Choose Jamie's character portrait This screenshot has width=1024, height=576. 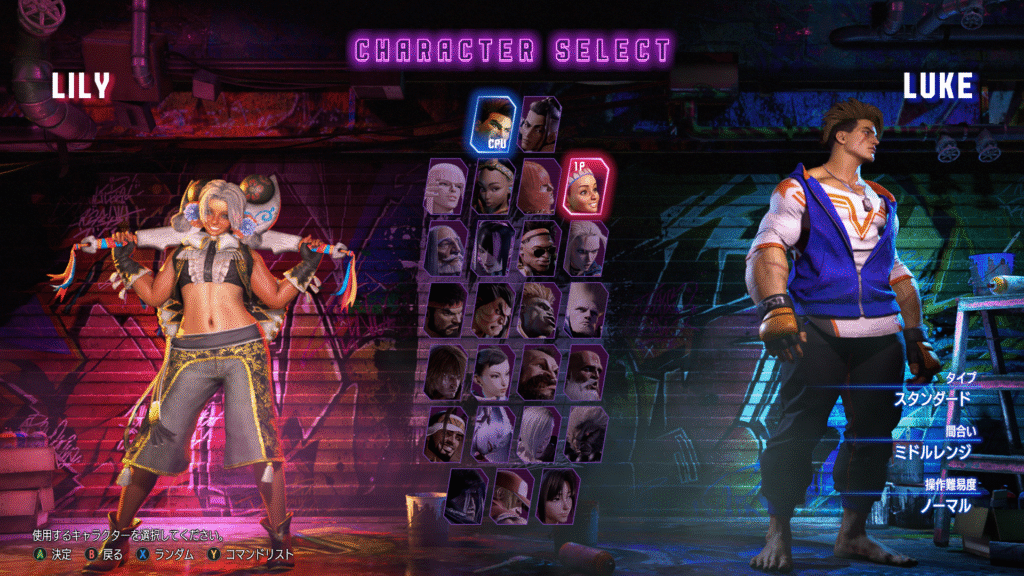(539, 123)
